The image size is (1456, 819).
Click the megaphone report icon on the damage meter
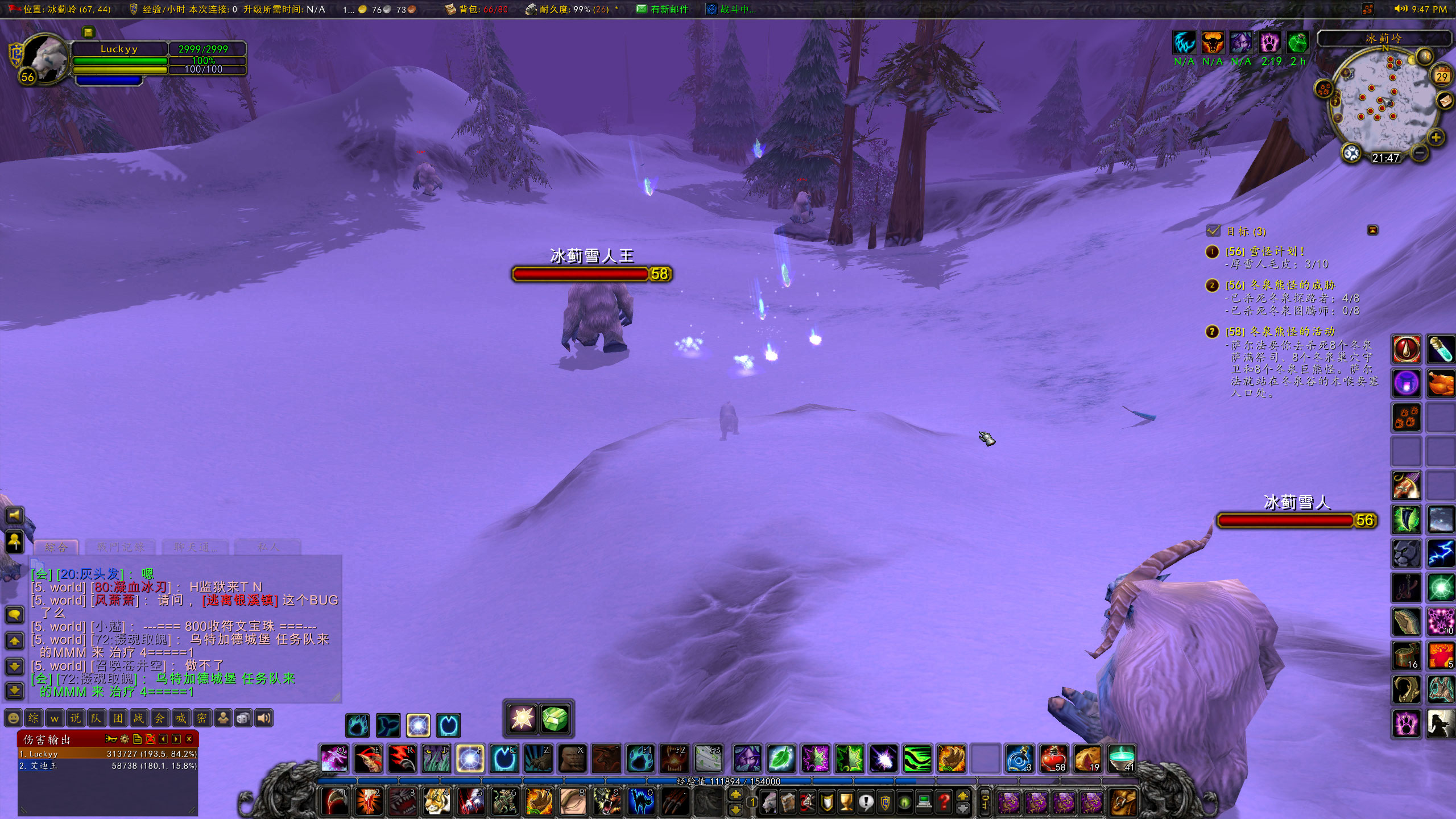[111, 739]
